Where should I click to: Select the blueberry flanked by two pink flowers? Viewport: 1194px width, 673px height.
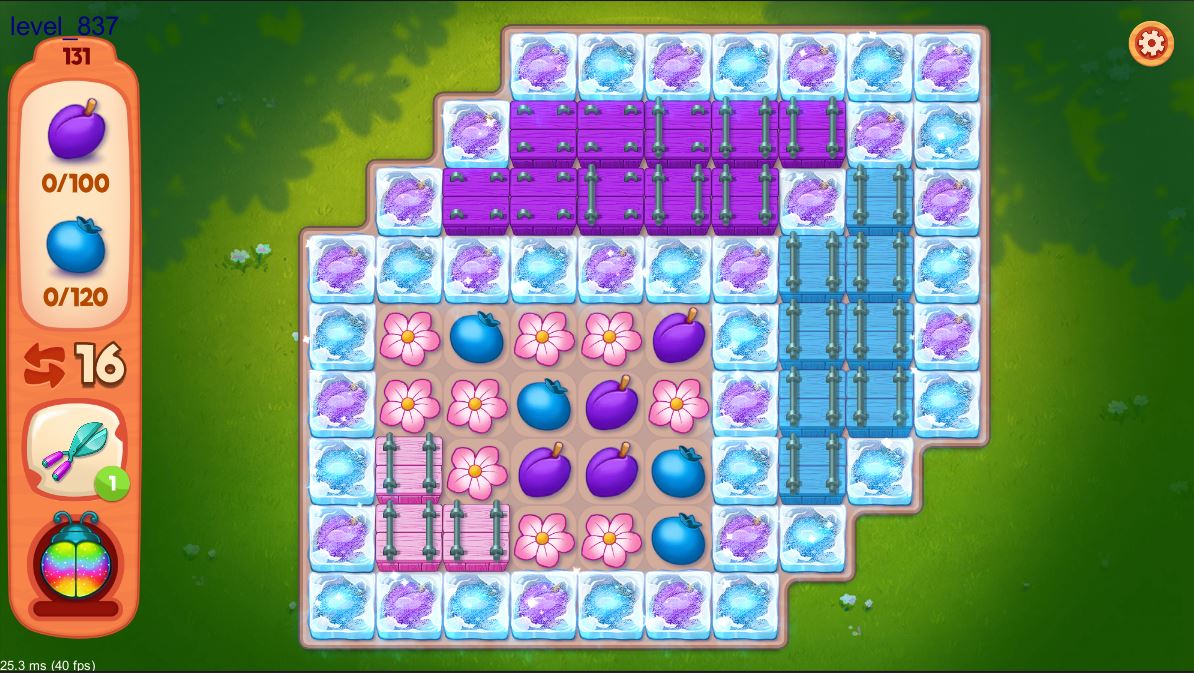click(476, 338)
